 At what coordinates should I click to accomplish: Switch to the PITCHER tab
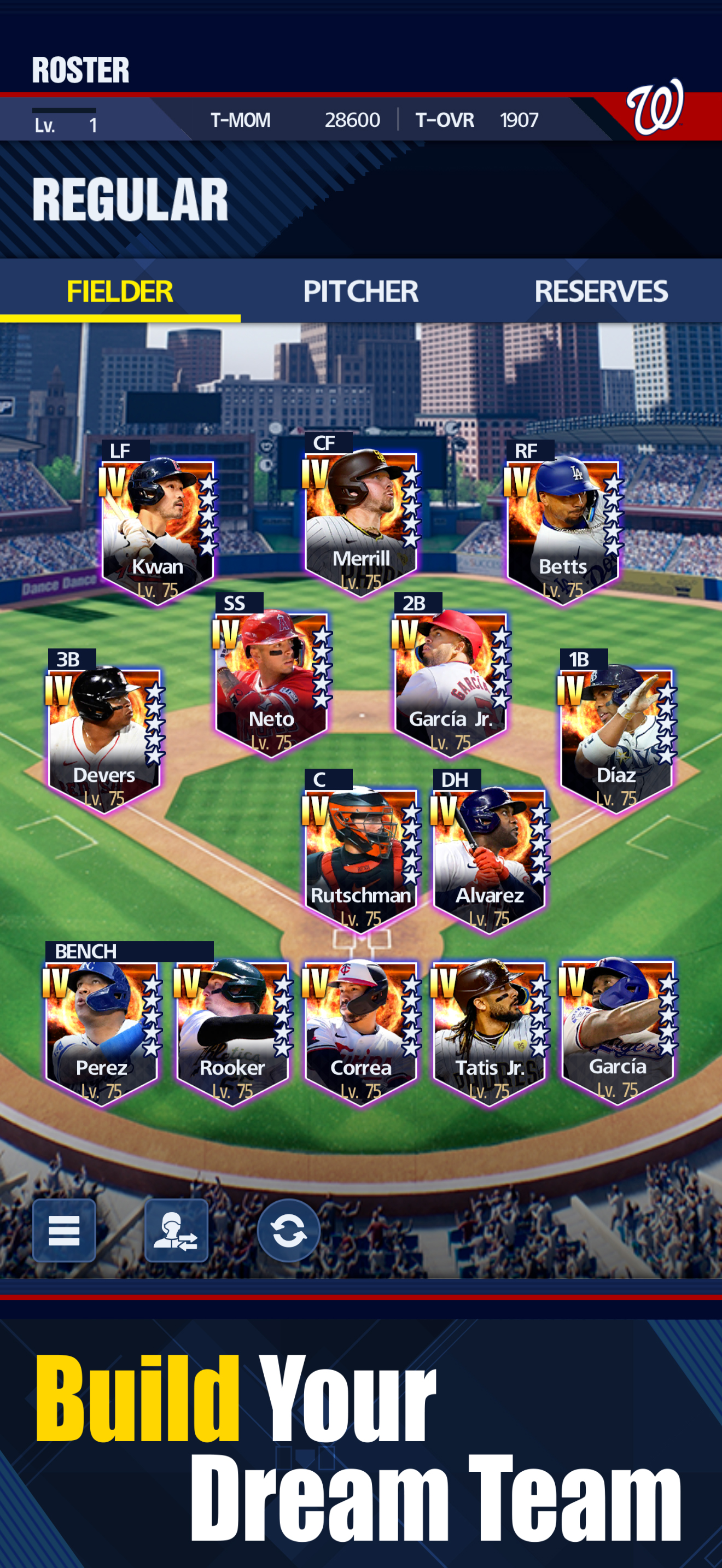pyautogui.click(x=360, y=291)
